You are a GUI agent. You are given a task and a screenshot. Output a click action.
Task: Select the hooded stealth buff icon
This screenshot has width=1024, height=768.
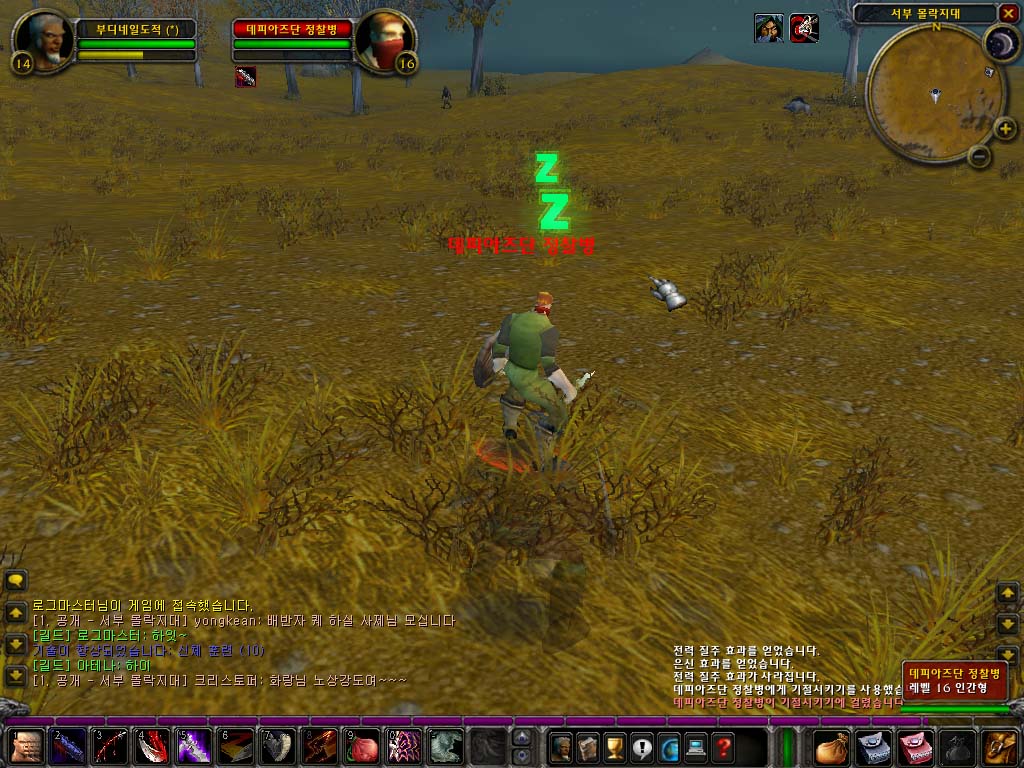[768, 28]
